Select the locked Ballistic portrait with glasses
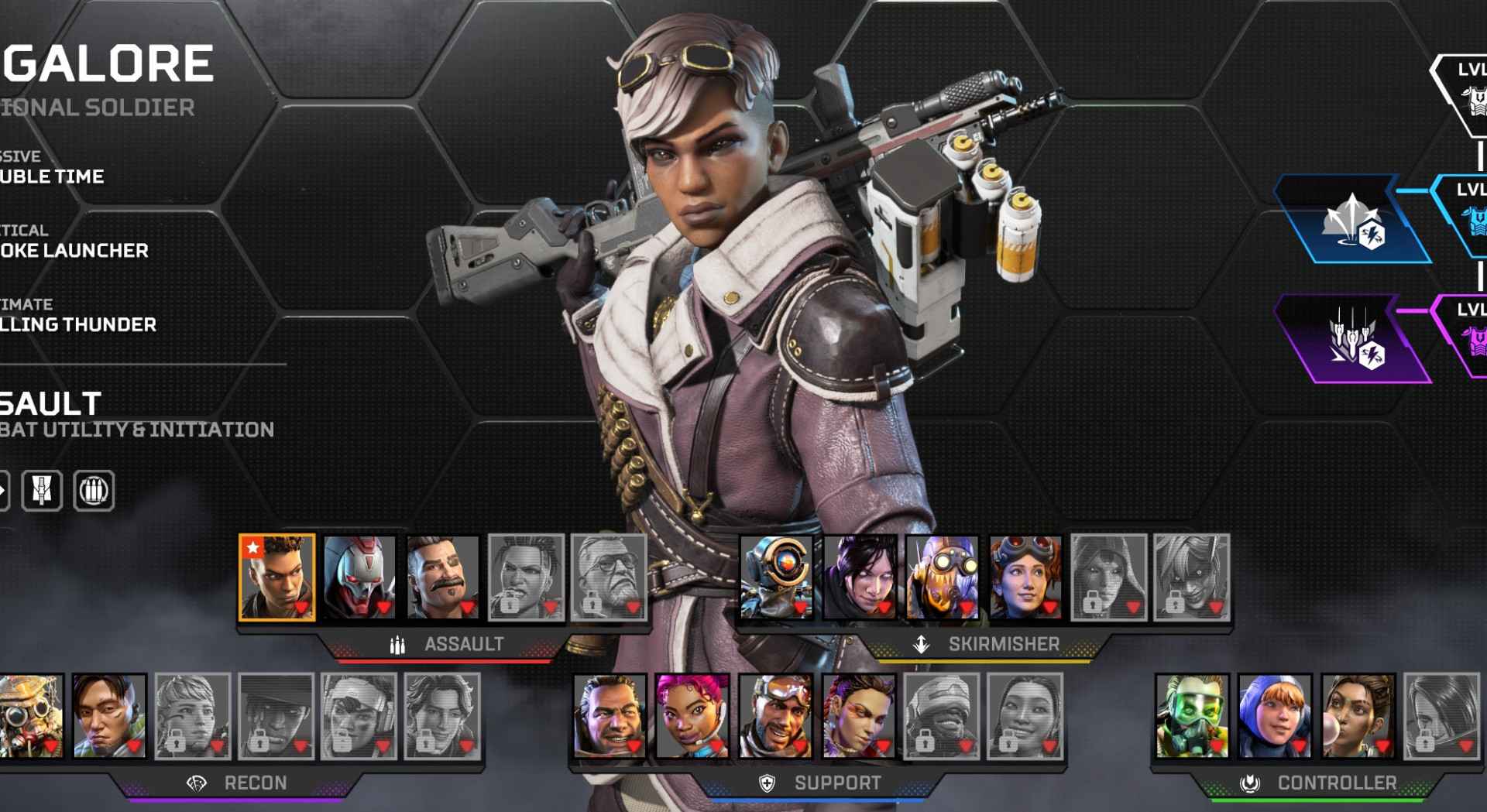1487x812 pixels. (609, 577)
